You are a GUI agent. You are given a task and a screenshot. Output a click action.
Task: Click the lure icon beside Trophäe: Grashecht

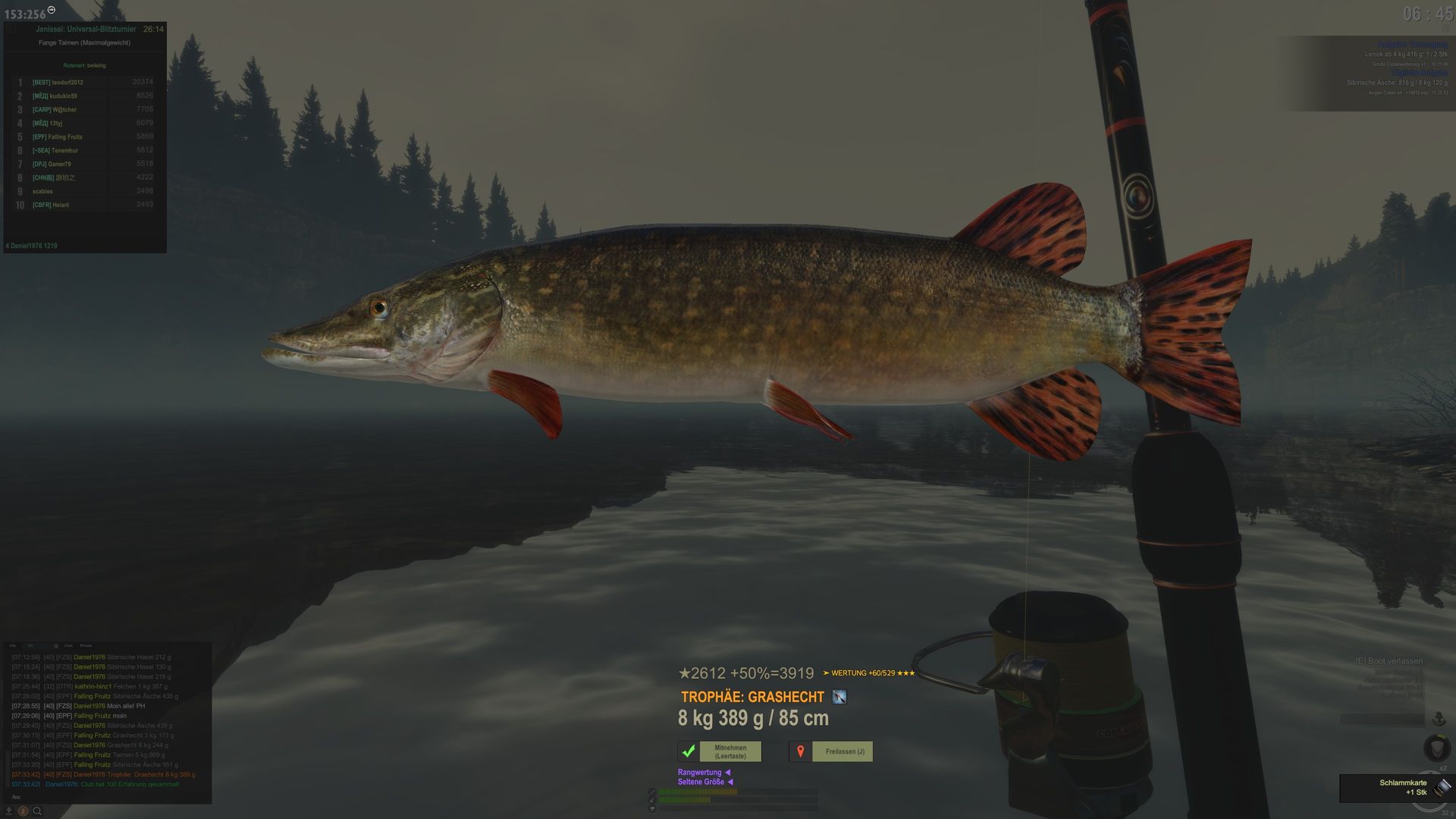(839, 697)
